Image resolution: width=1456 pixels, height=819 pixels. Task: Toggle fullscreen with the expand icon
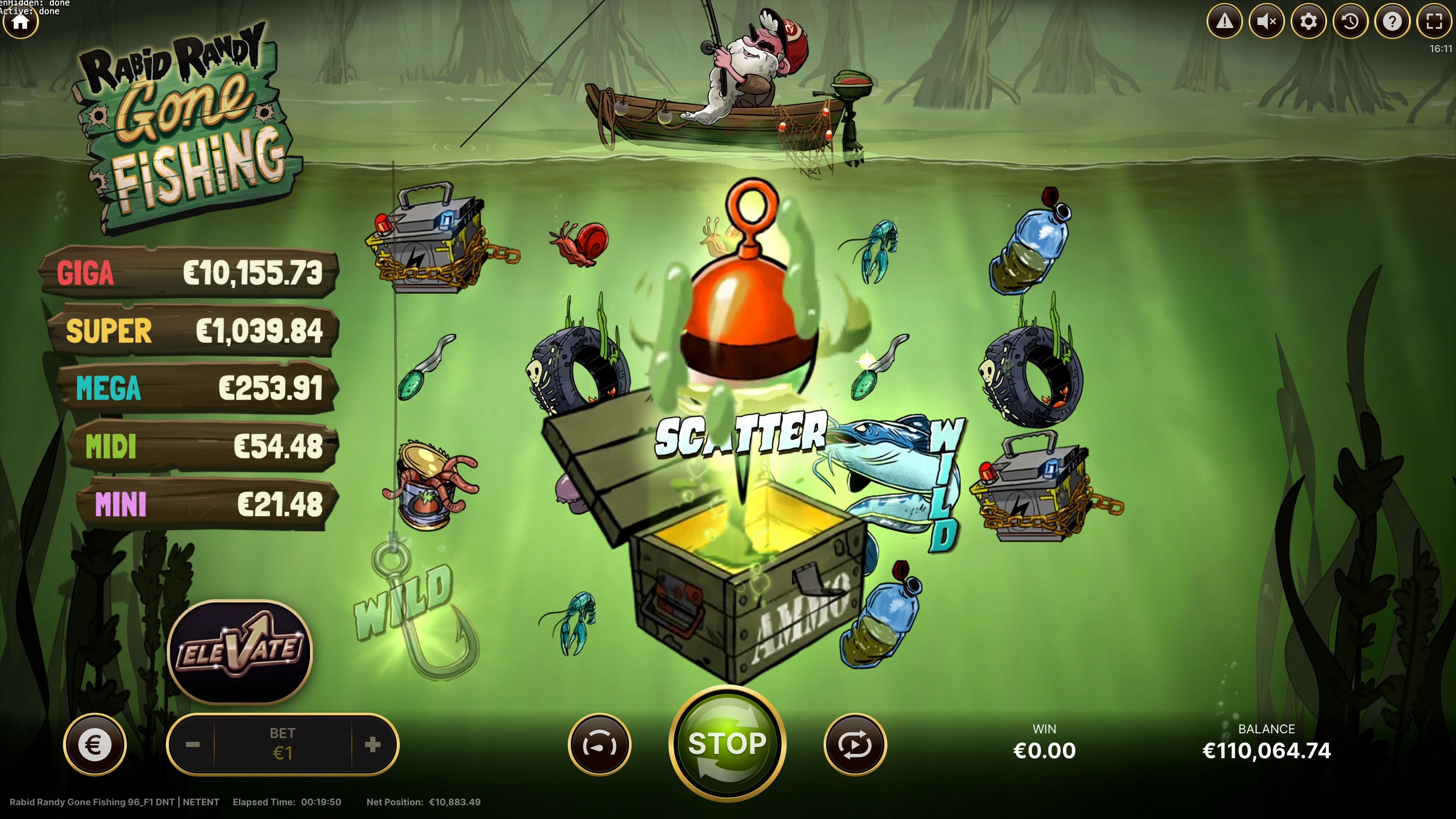[x=1434, y=21]
